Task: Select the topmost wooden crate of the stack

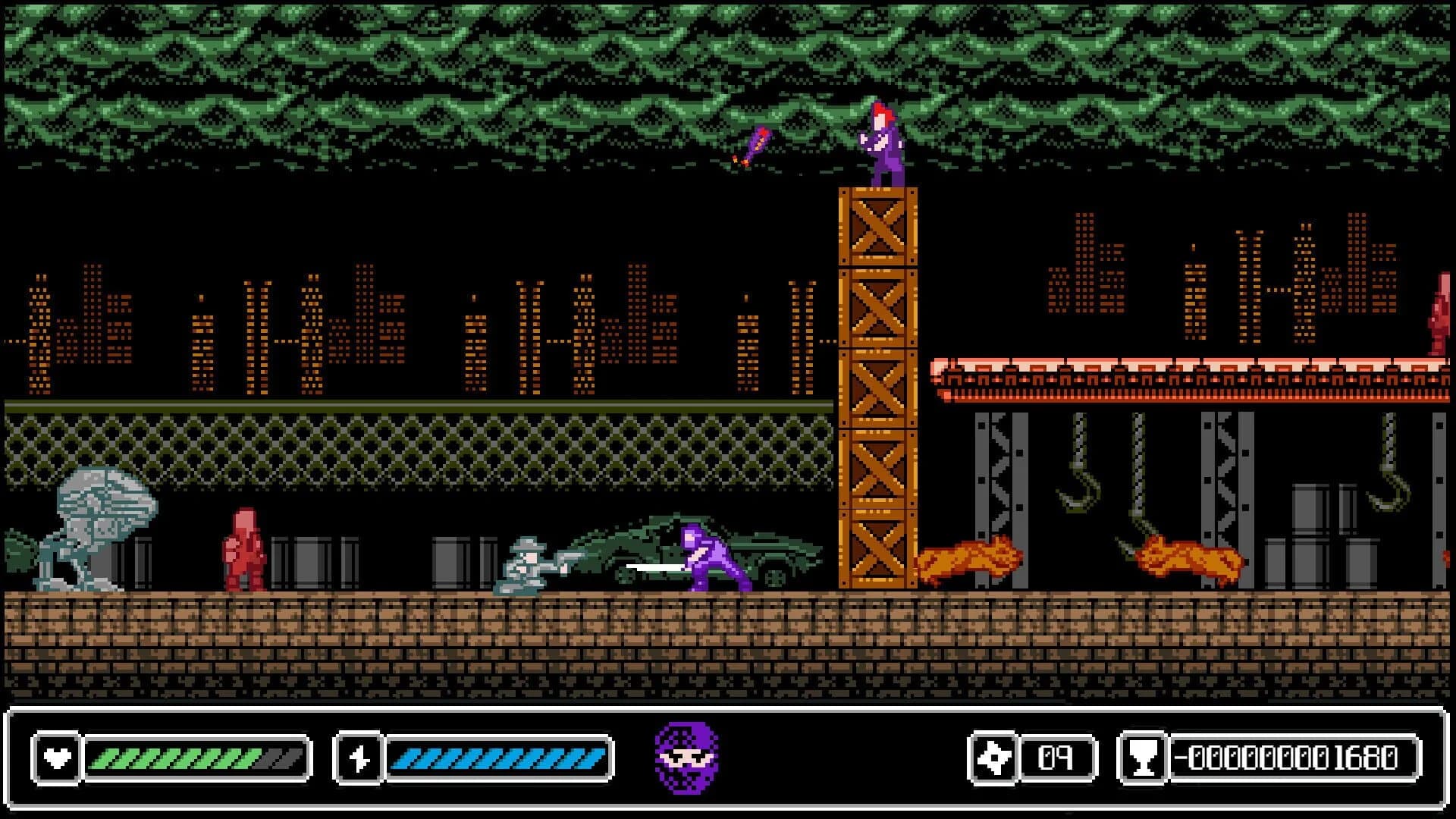Action: click(876, 227)
